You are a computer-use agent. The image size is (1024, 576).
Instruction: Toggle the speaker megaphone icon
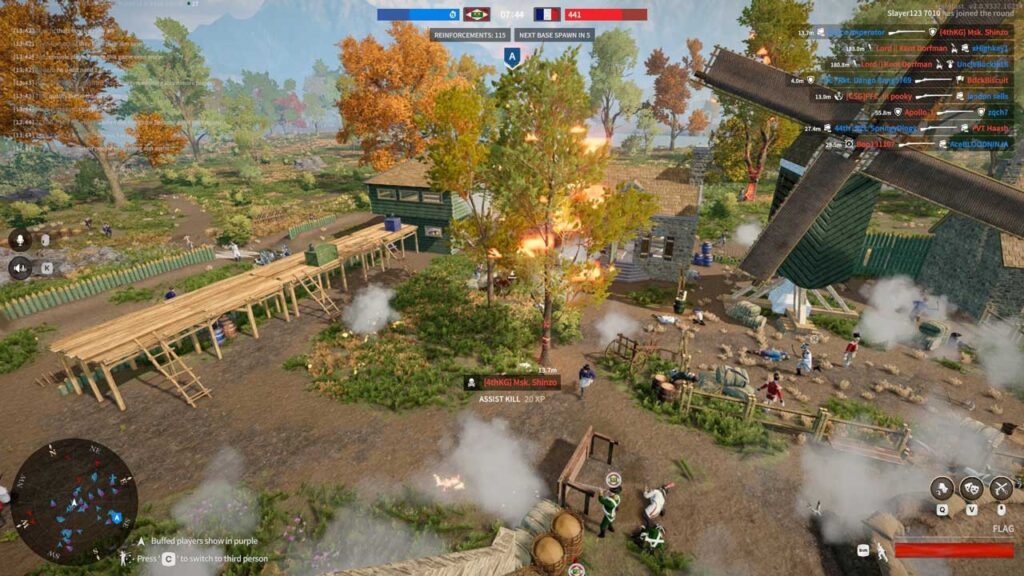point(19,267)
